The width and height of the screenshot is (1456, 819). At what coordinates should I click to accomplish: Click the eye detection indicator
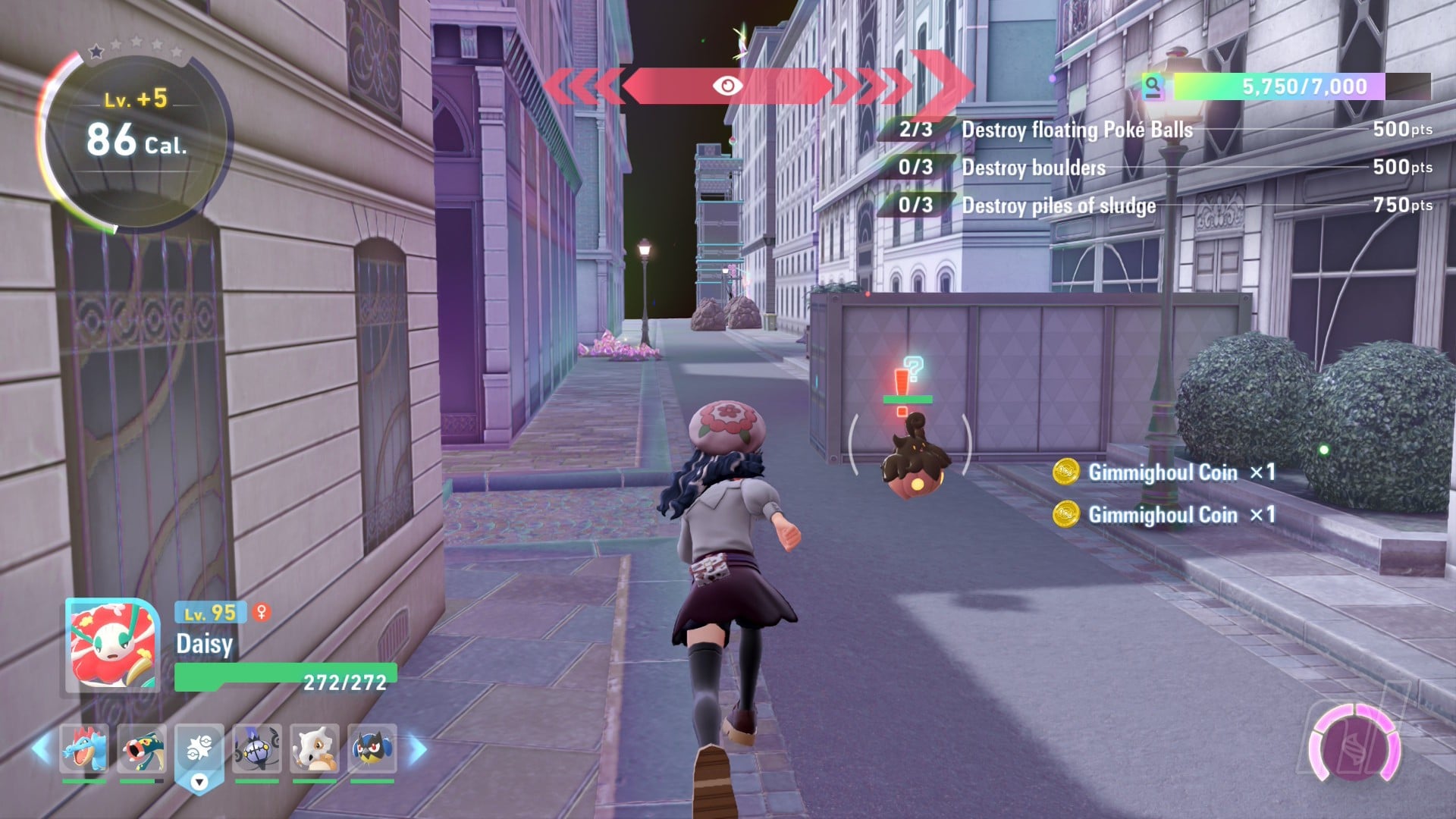pos(727,86)
